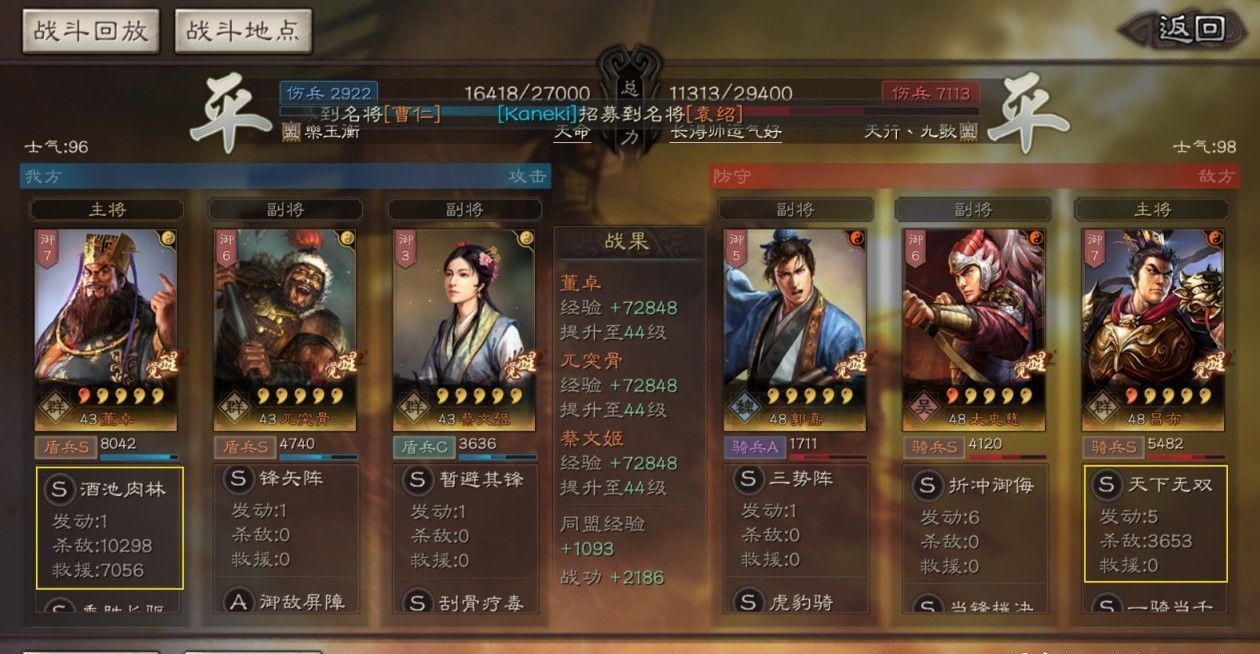Select the 刮骨疗毒 skill entry
The image size is (1260, 654).
(x=464, y=602)
